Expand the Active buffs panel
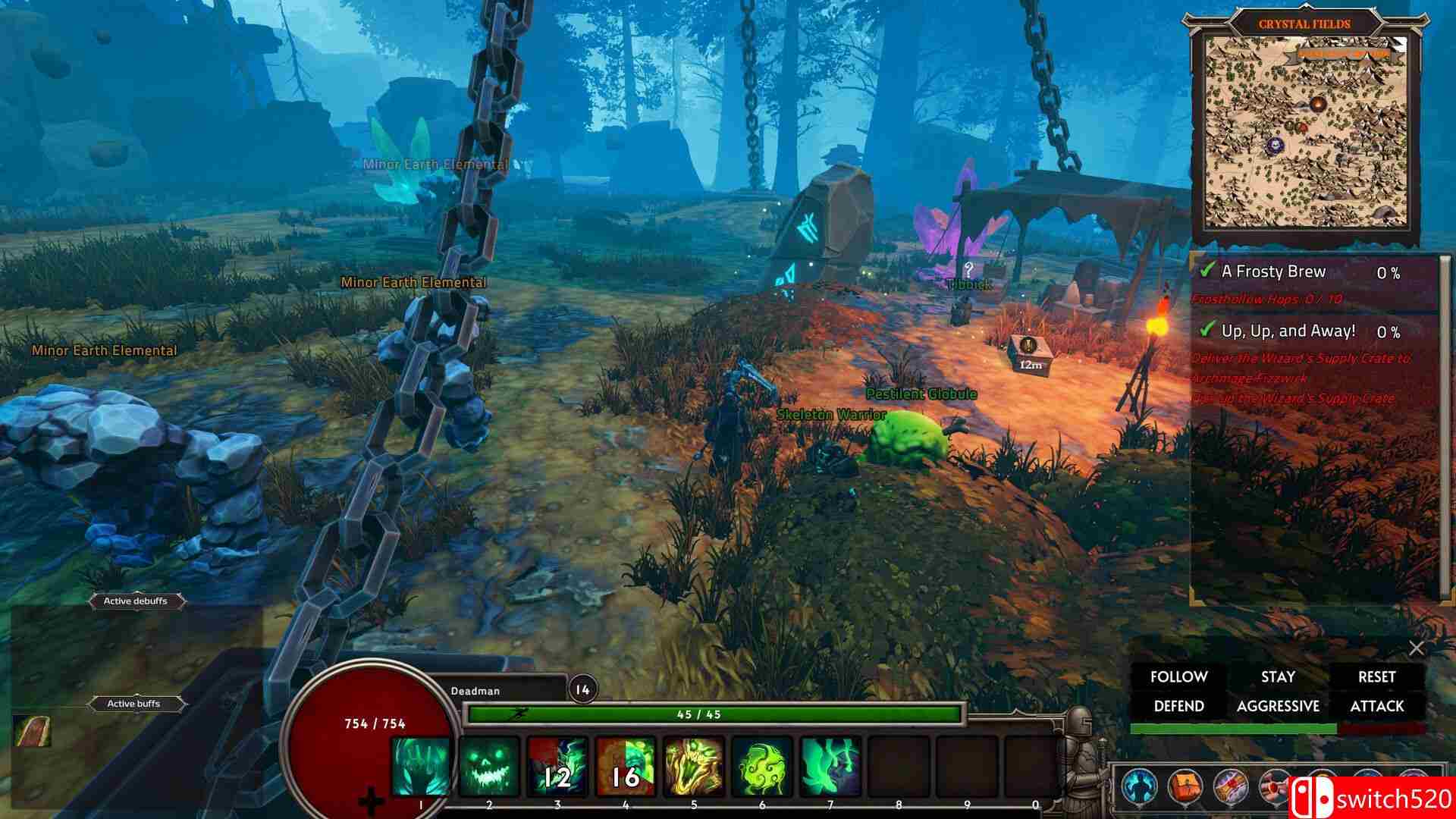The image size is (1456, 819). (136, 704)
